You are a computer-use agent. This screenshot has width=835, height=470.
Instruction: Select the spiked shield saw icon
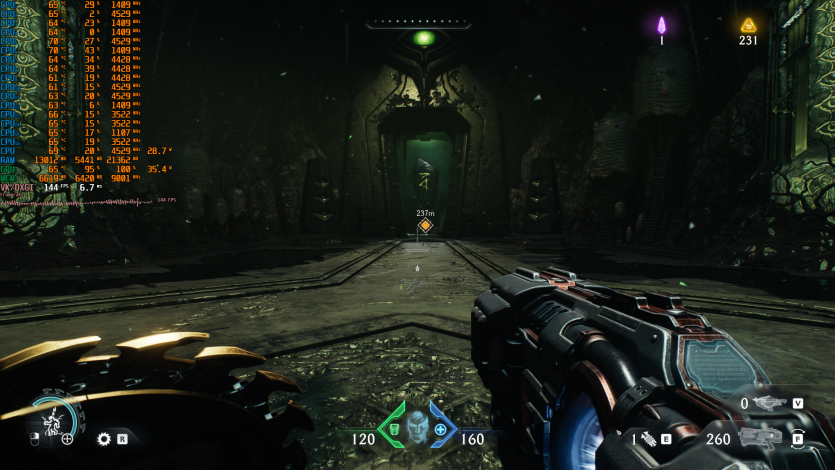(103, 438)
